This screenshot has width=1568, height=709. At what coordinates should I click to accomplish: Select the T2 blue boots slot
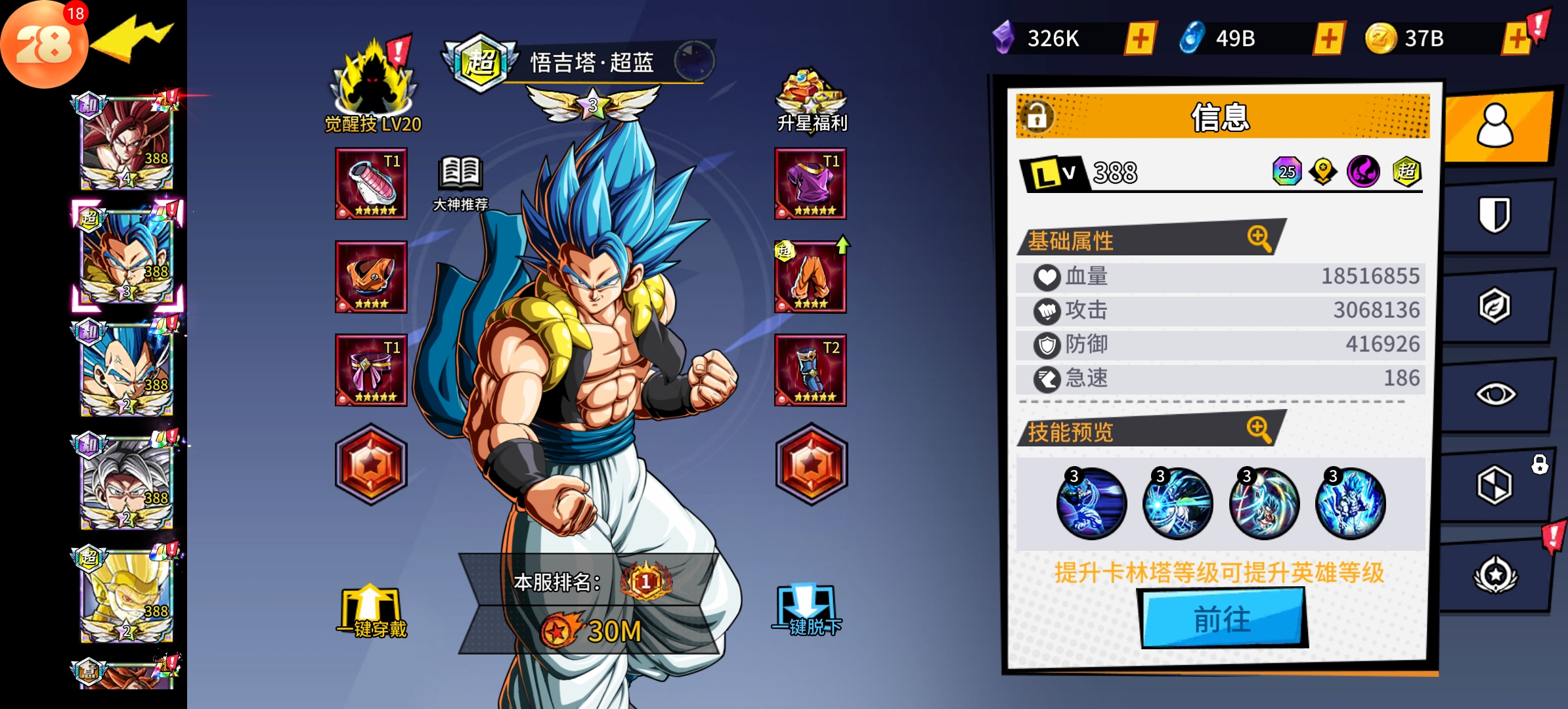810,370
